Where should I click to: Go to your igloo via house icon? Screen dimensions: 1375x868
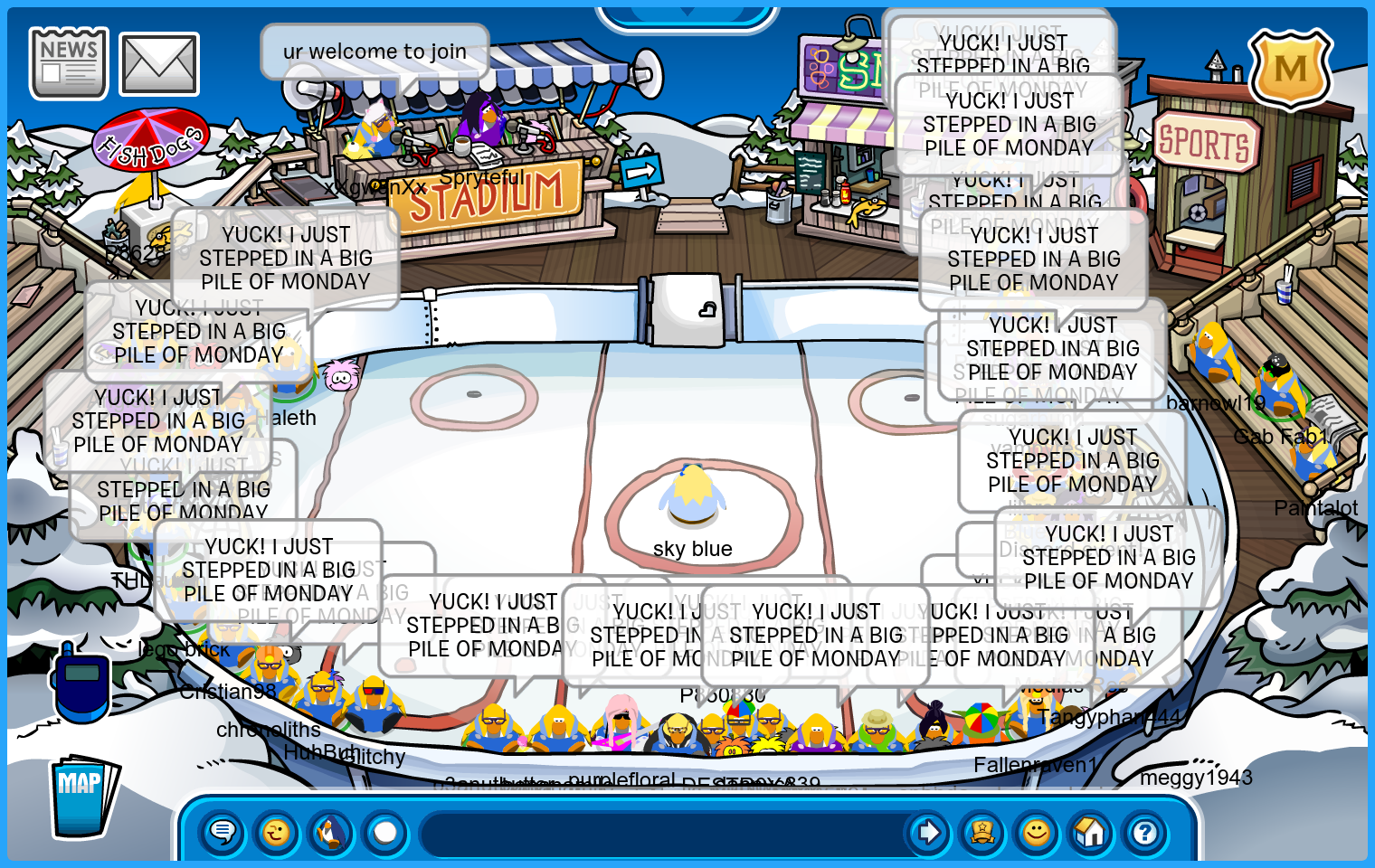(1091, 832)
